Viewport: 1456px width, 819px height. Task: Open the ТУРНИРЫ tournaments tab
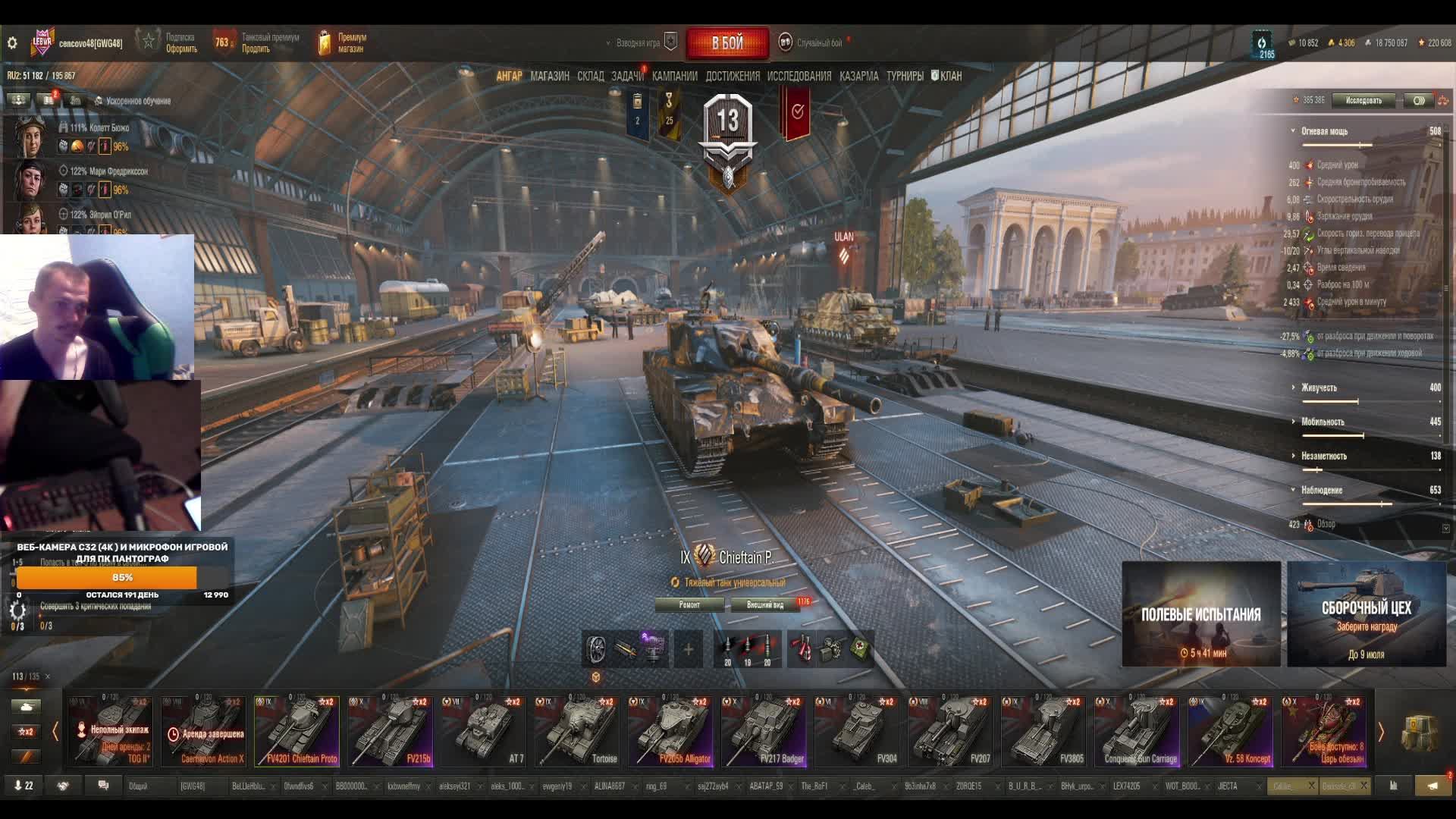pyautogui.click(x=905, y=76)
